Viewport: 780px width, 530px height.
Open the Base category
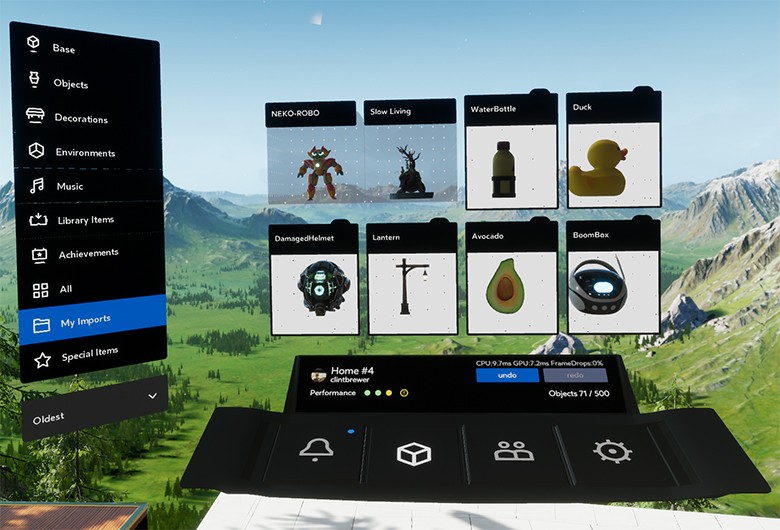63,48
